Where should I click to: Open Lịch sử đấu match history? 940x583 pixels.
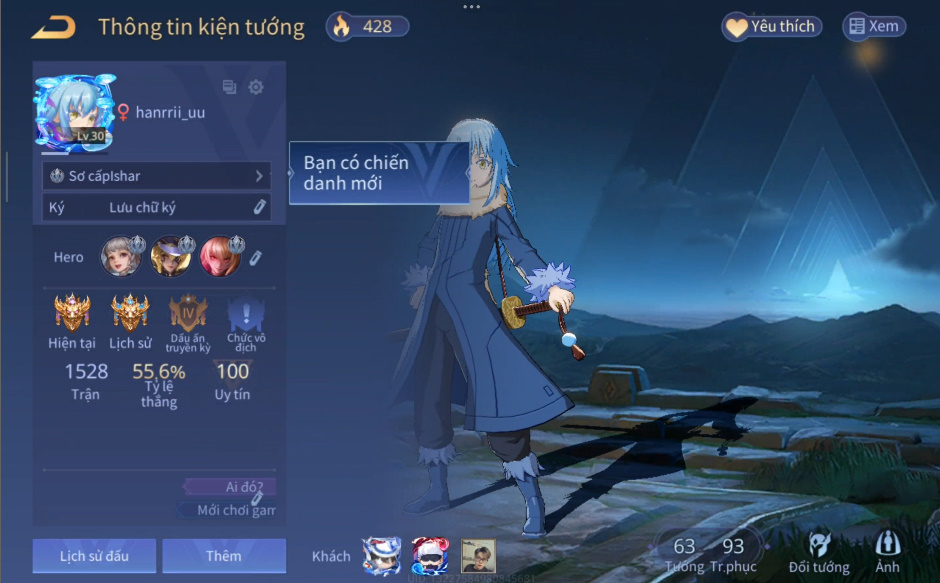94,556
